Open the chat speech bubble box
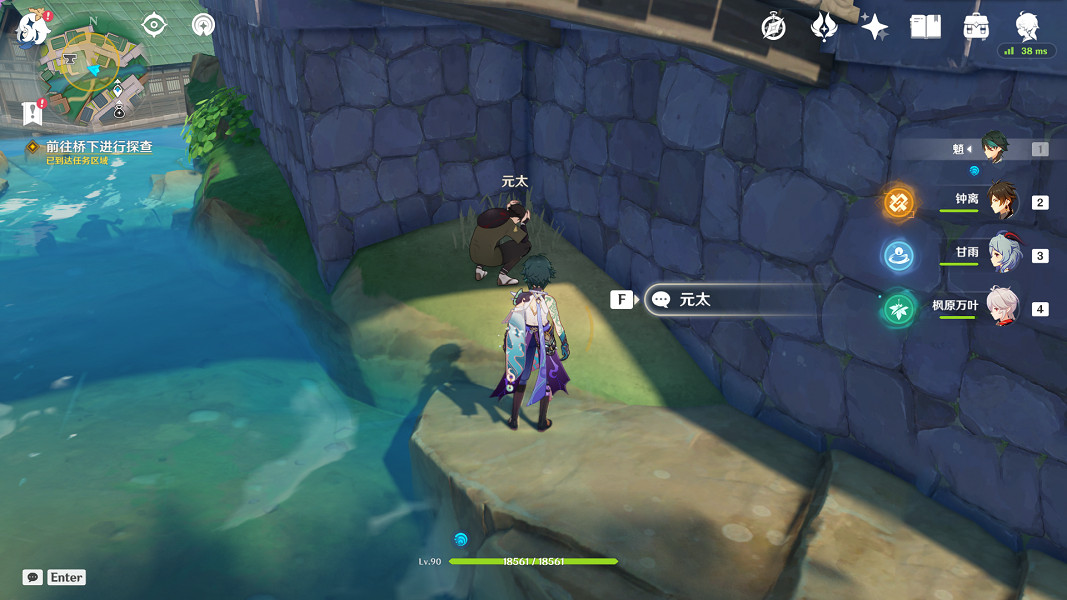 tap(33, 577)
